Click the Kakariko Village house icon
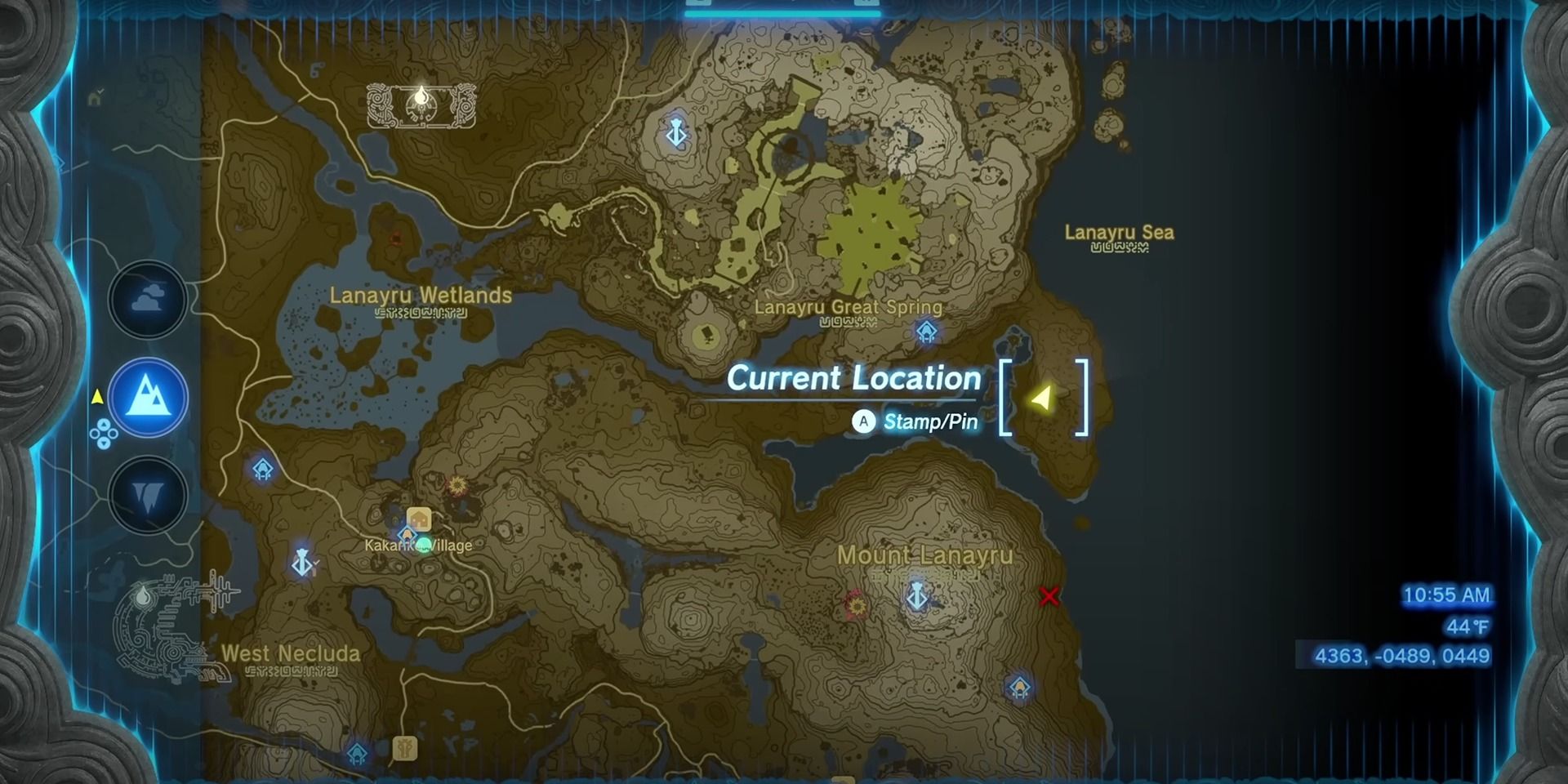 (x=419, y=516)
